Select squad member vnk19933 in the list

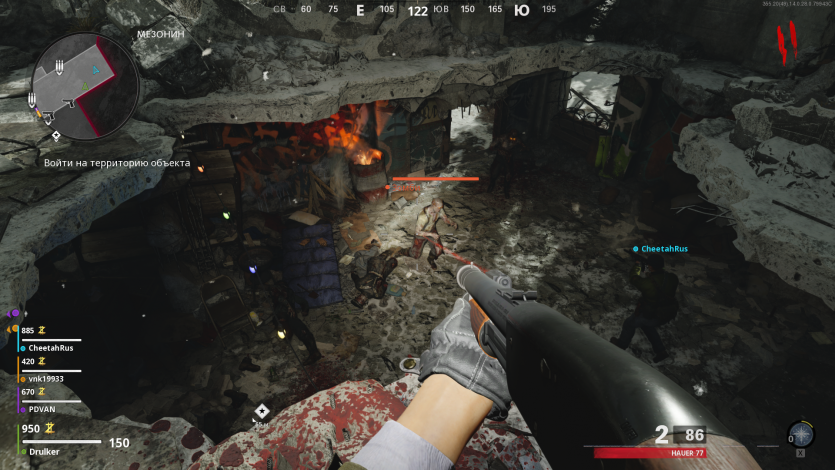[x=45, y=378]
